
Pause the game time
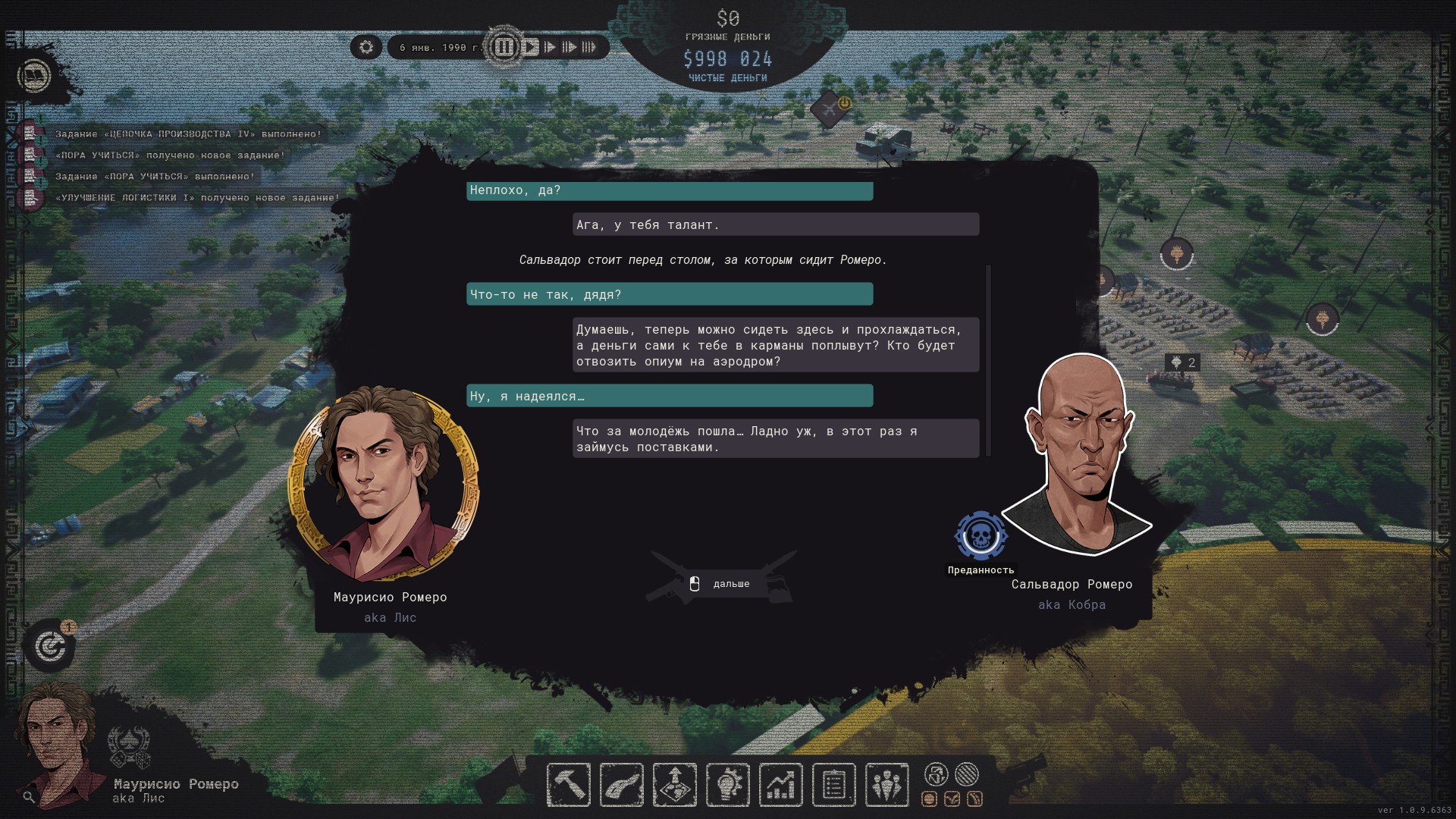click(504, 47)
